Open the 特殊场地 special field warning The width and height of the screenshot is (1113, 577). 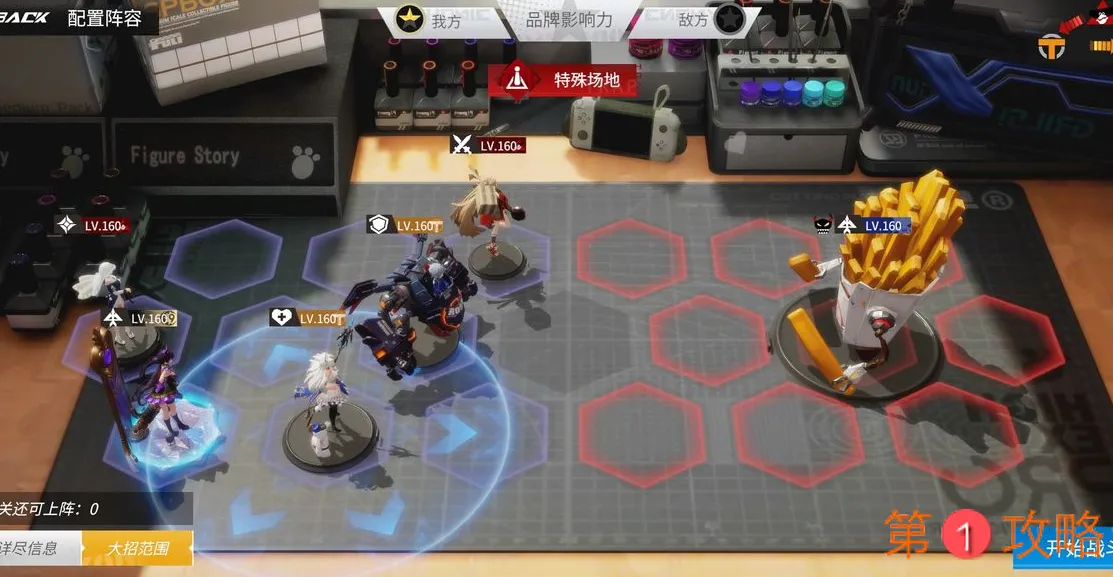click(563, 80)
